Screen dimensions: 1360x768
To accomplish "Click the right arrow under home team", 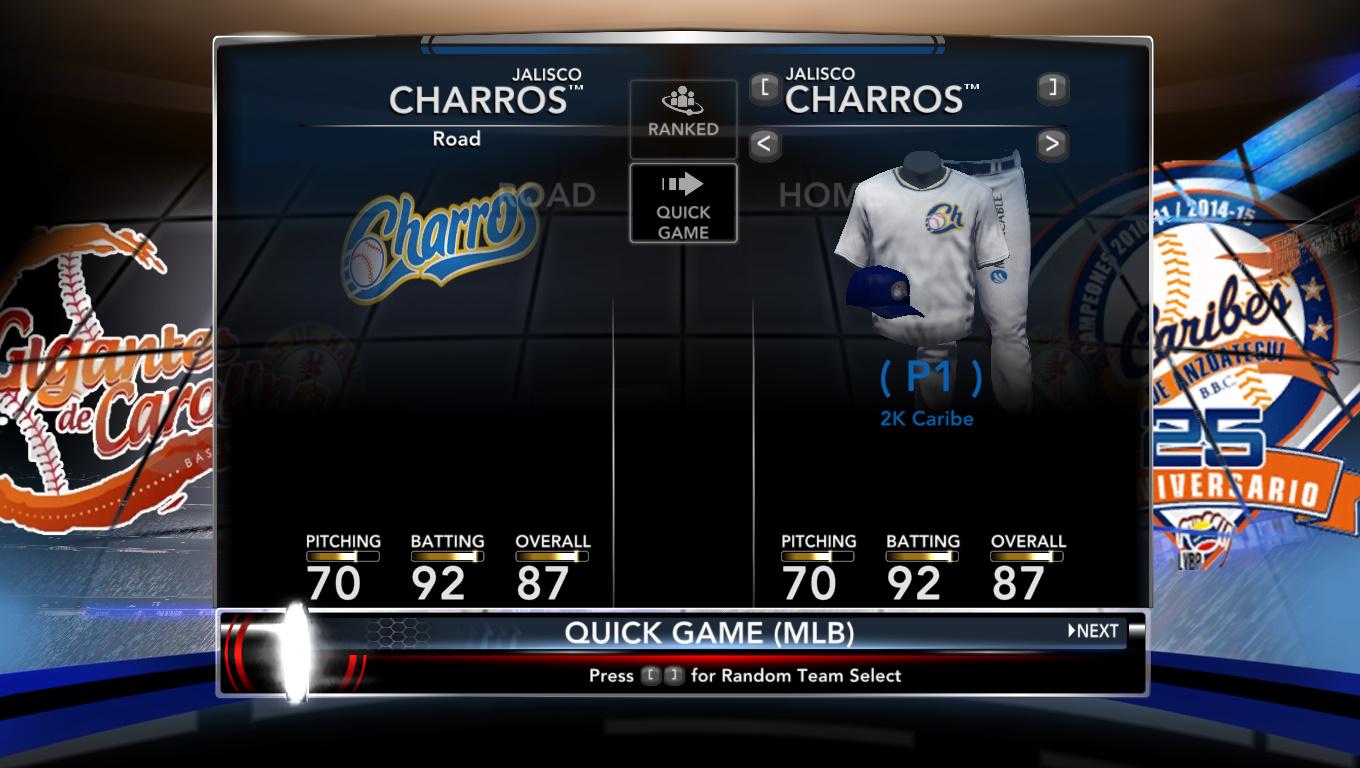I will pyautogui.click(x=1051, y=145).
